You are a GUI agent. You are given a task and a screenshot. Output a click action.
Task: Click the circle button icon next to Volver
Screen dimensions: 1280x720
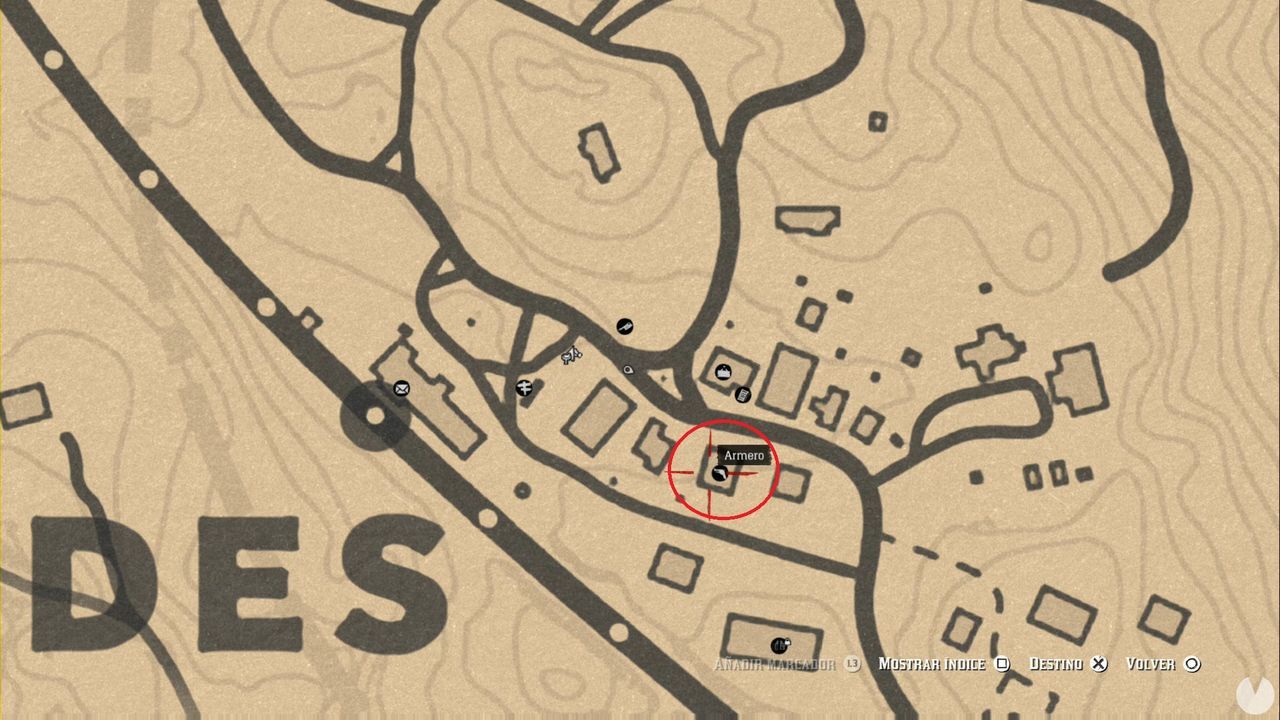[1191, 663]
